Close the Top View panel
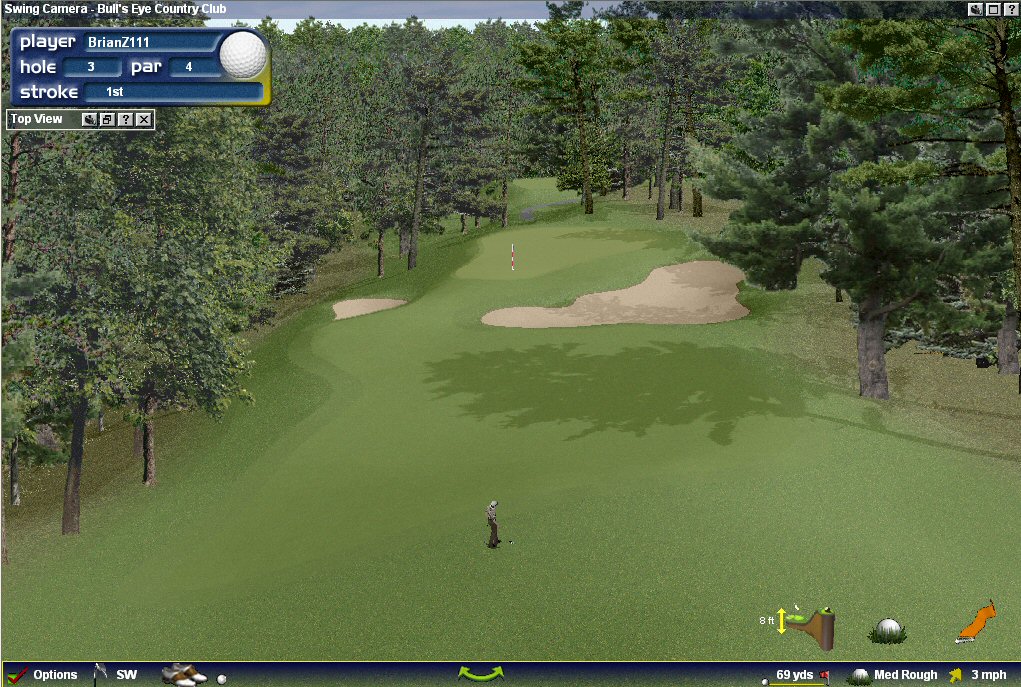The height and width of the screenshot is (687, 1021). 144,120
